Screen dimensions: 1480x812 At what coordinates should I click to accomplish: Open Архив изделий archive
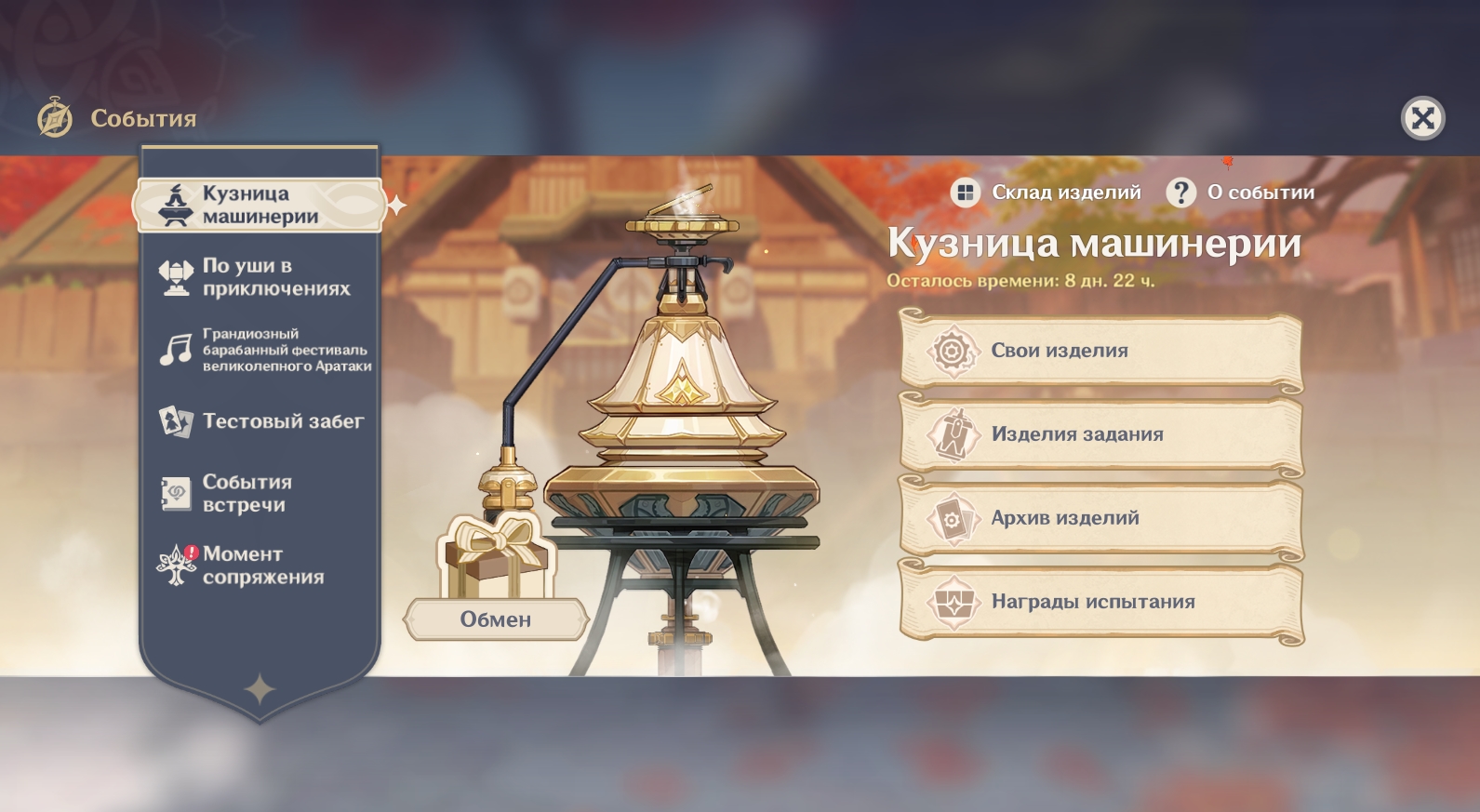1100,518
